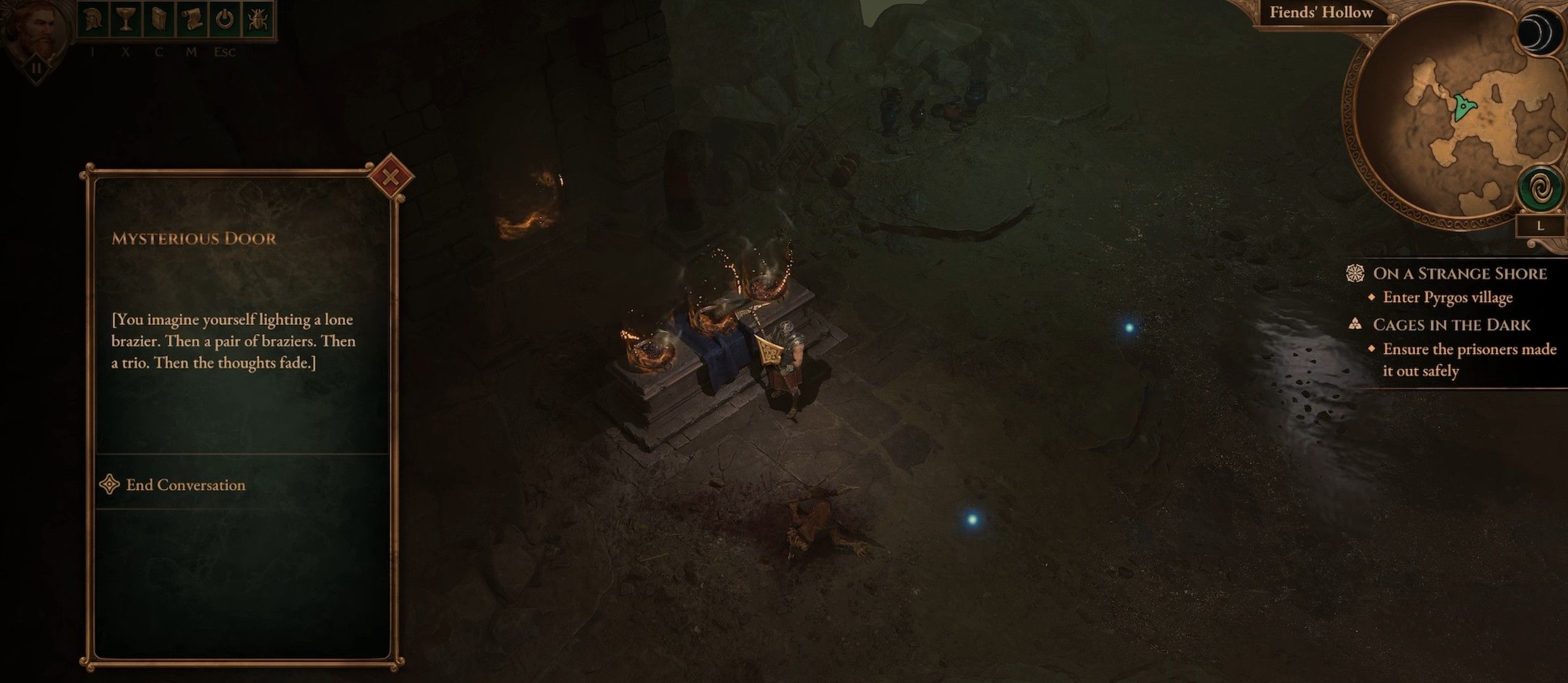This screenshot has height=683, width=1568.
Task: Choose End Conversation
Action: (x=186, y=485)
